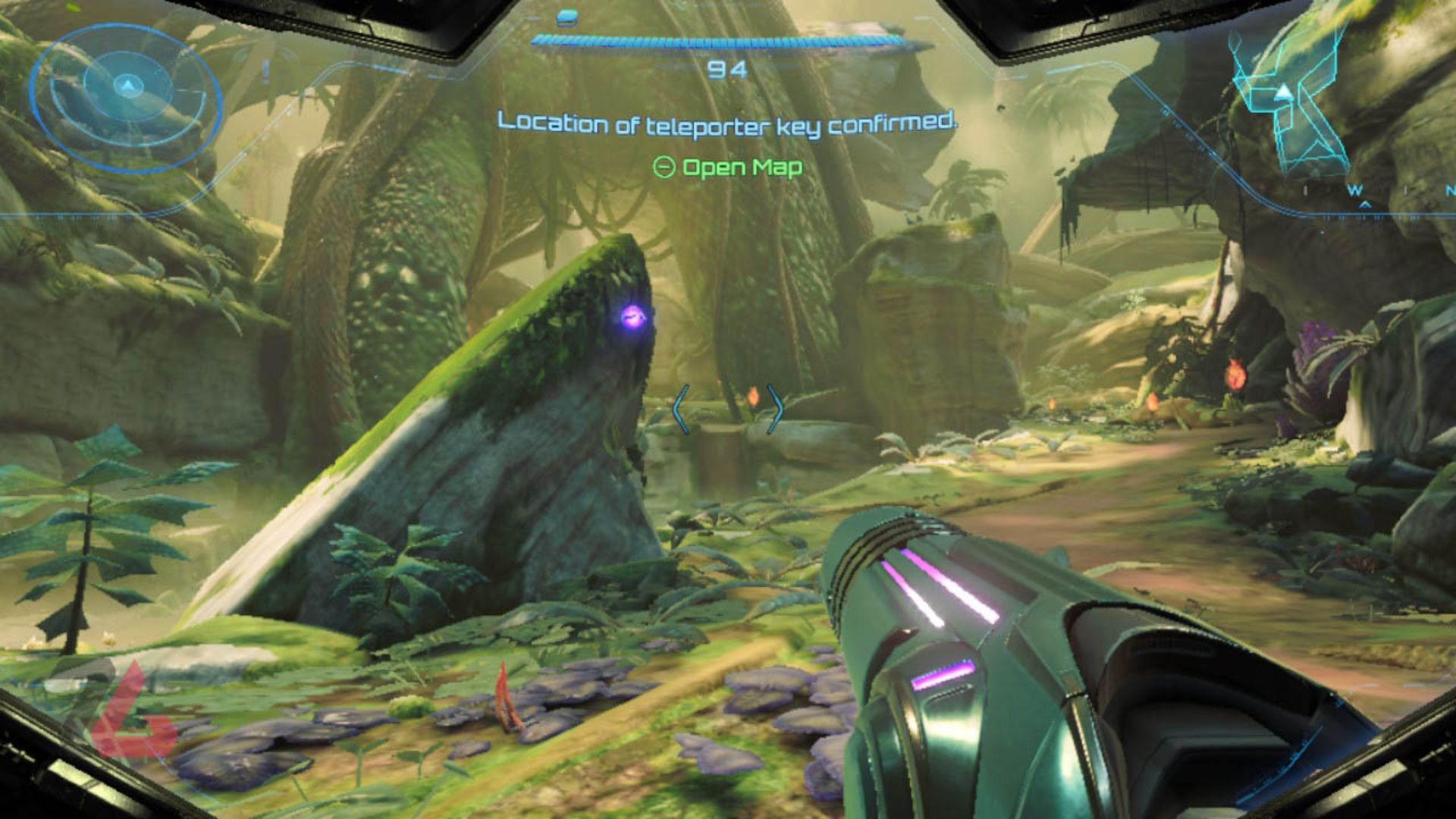Viewport: 1456px width, 819px height.
Task: Click the W cardinal label on the compass
Action: tap(1356, 190)
